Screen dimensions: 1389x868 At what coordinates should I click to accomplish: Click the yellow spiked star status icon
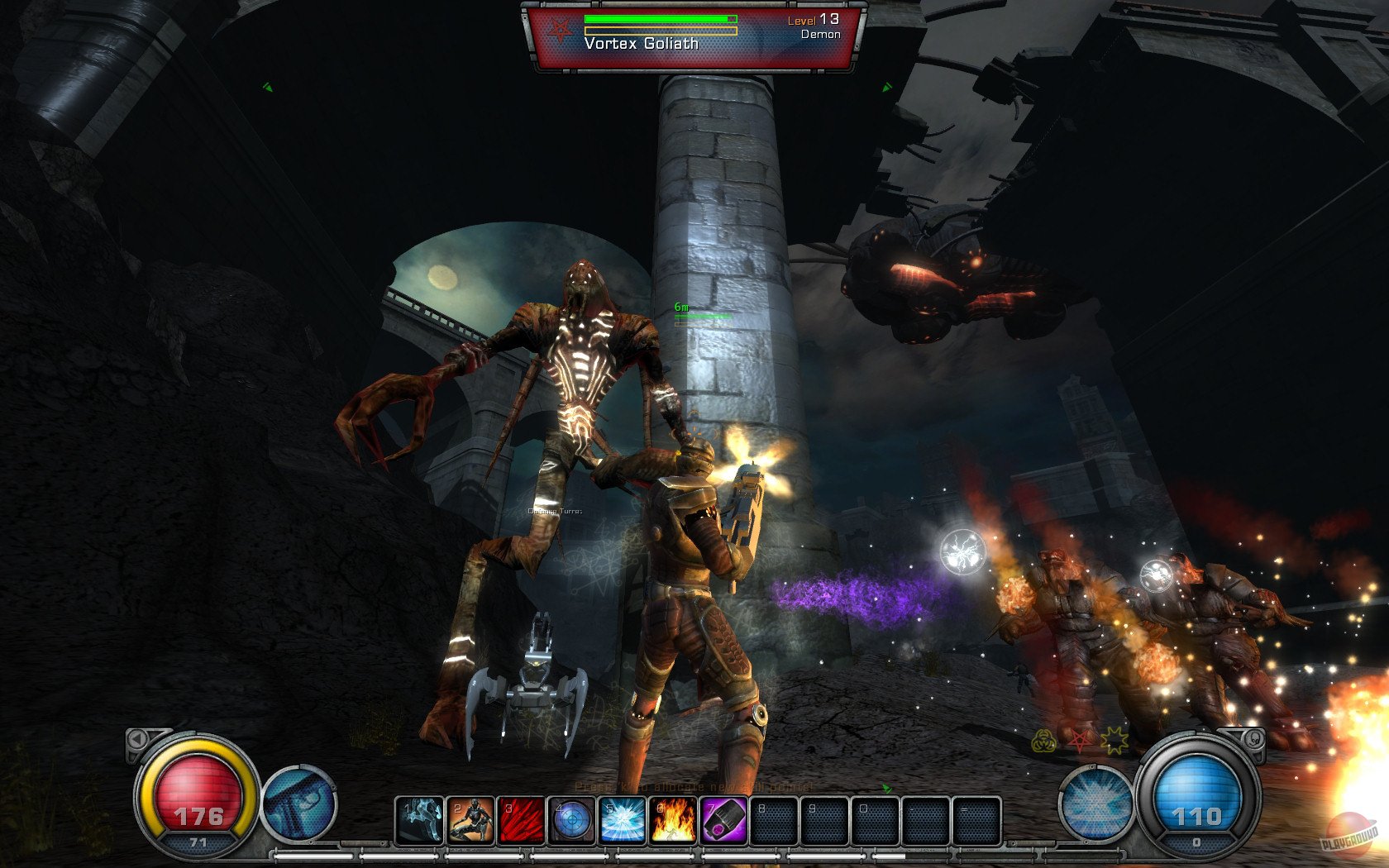pos(1114,740)
